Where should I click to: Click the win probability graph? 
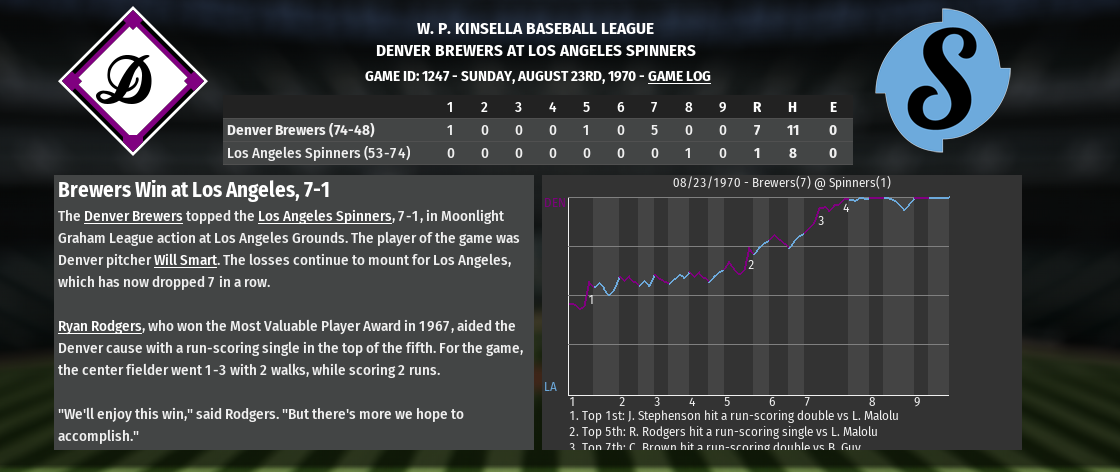[x=758, y=295]
